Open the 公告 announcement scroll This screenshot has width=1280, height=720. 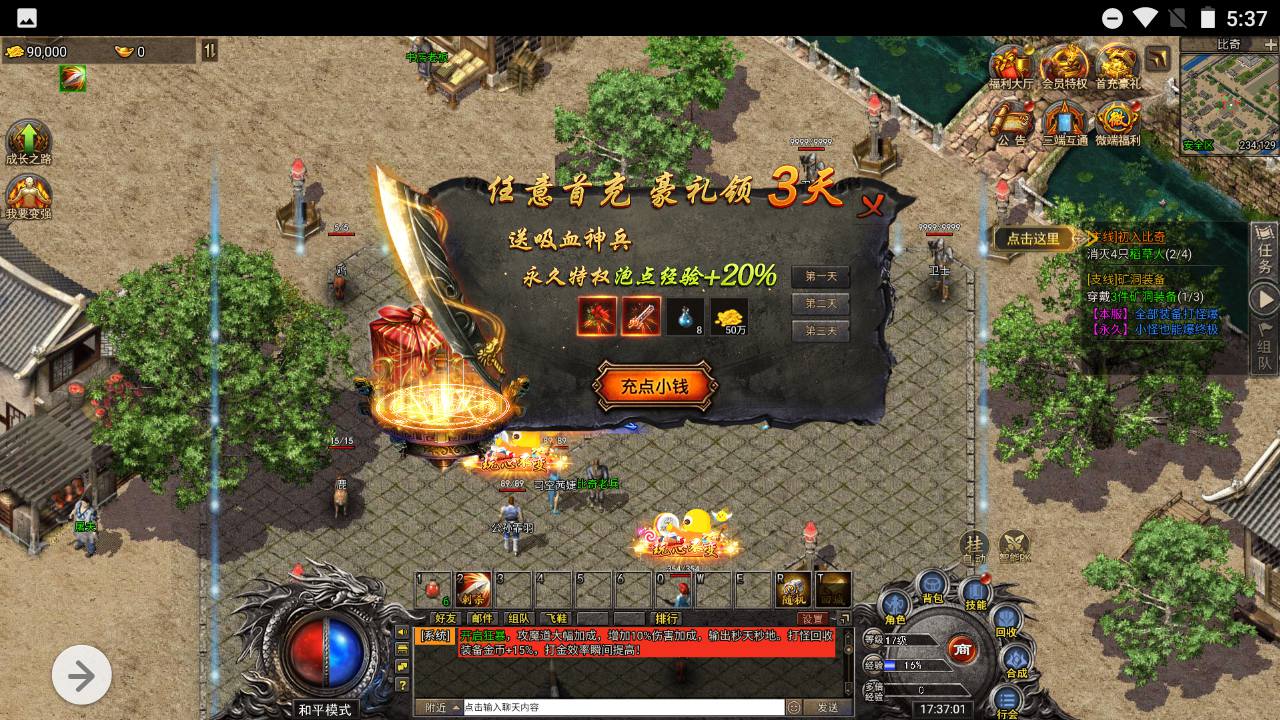(x=1011, y=124)
